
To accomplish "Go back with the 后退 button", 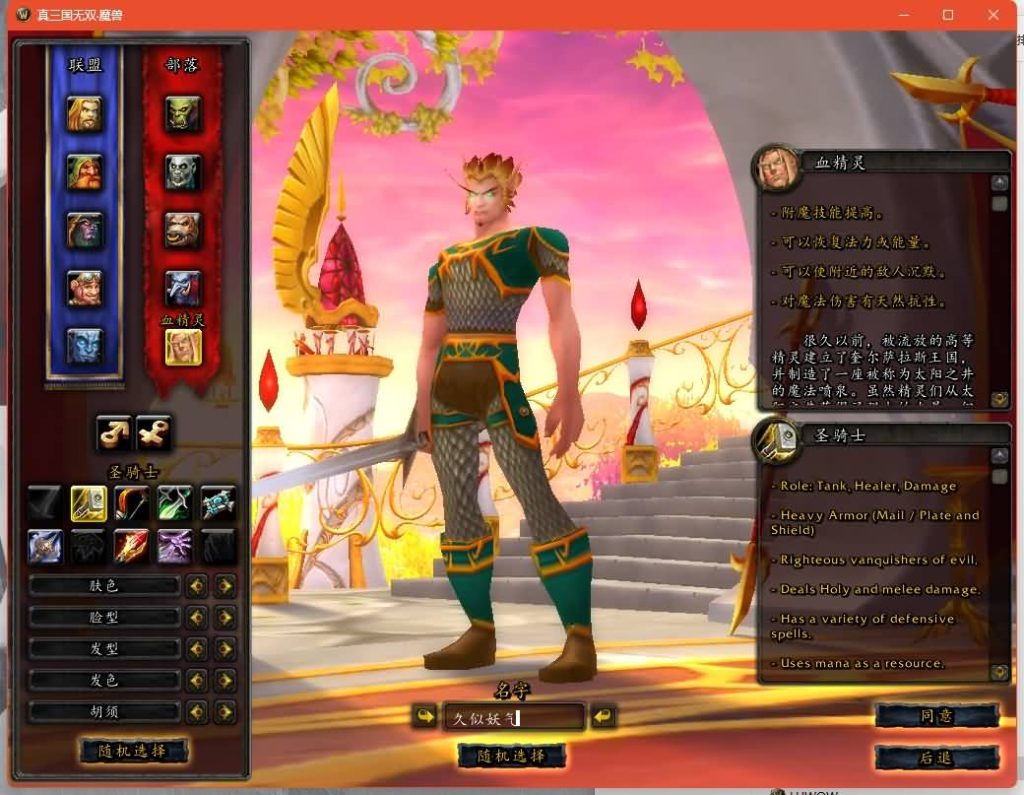I will tap(936, 758).
